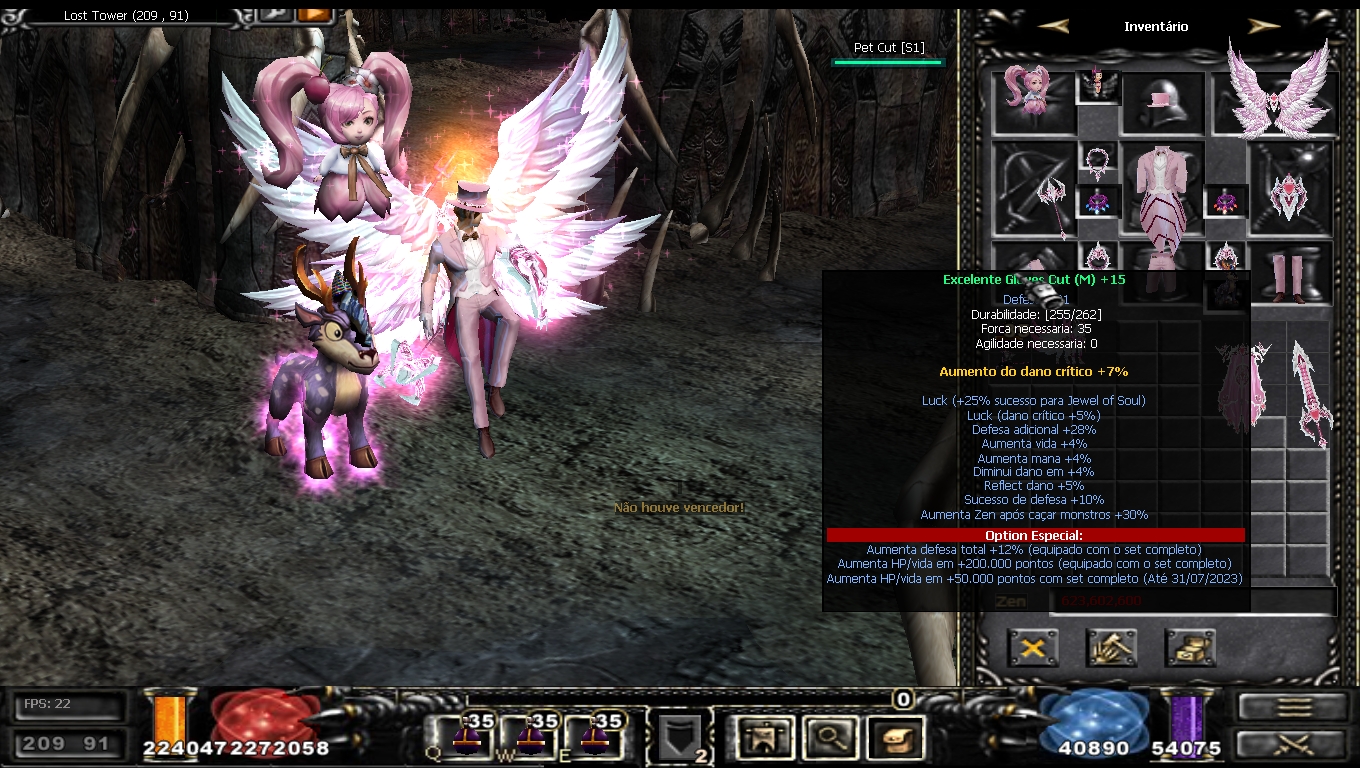Open the magnifying glass search button
Viewport: 1360px width, 768px height.
[x=828, y=738]
